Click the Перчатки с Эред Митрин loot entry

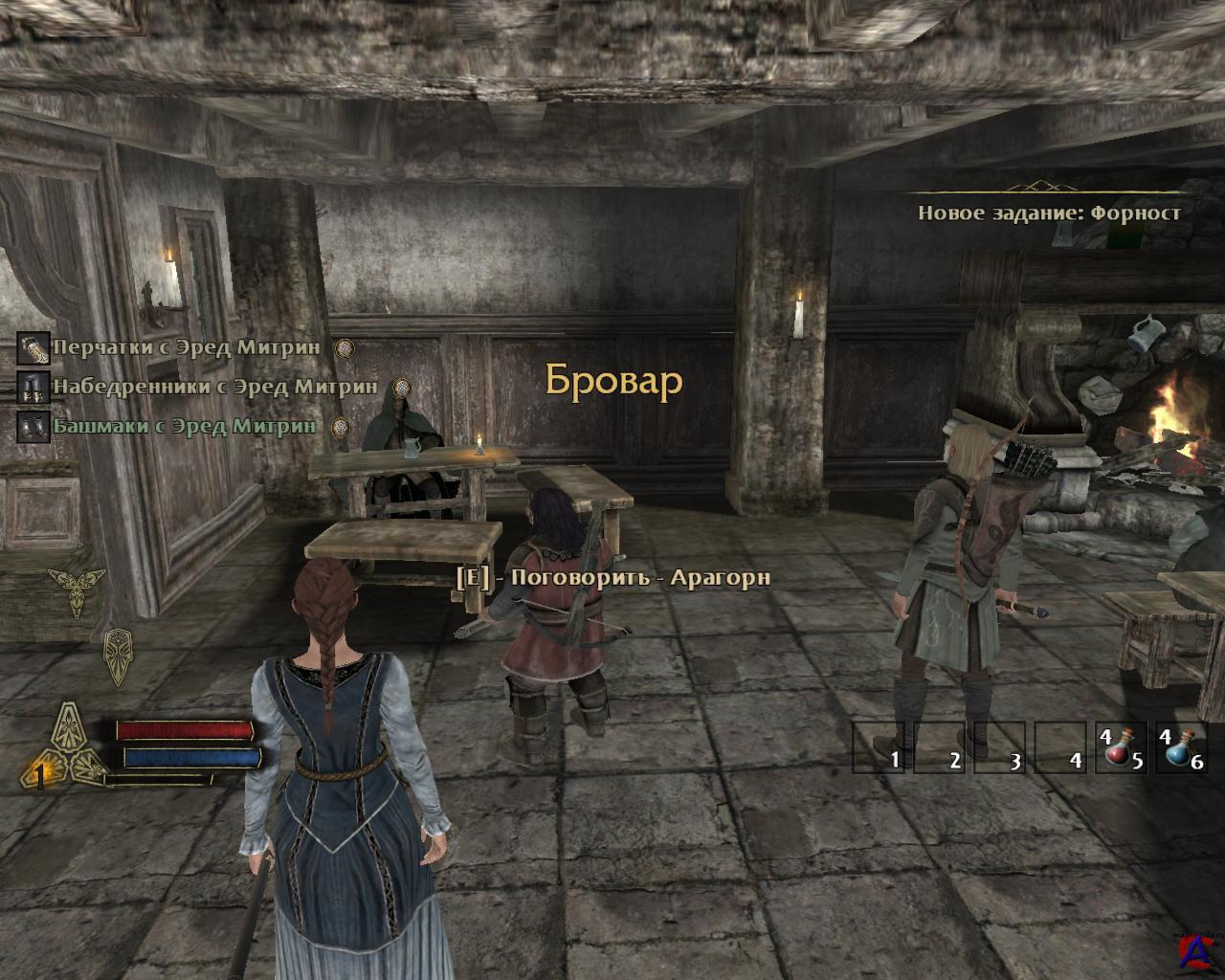click(186, 346)
